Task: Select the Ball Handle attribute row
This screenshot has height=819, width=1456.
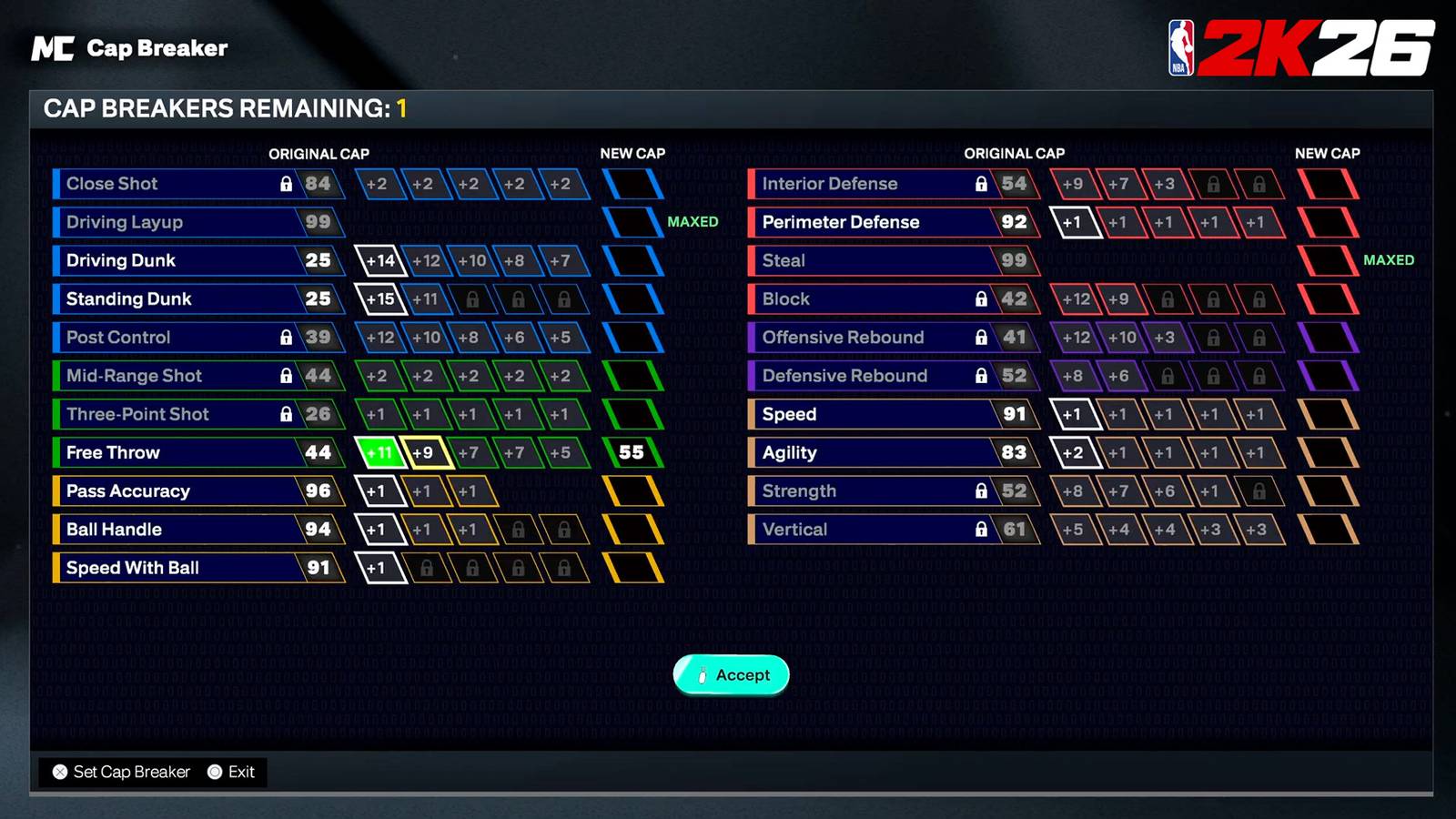Action: (x=197, y=530)
